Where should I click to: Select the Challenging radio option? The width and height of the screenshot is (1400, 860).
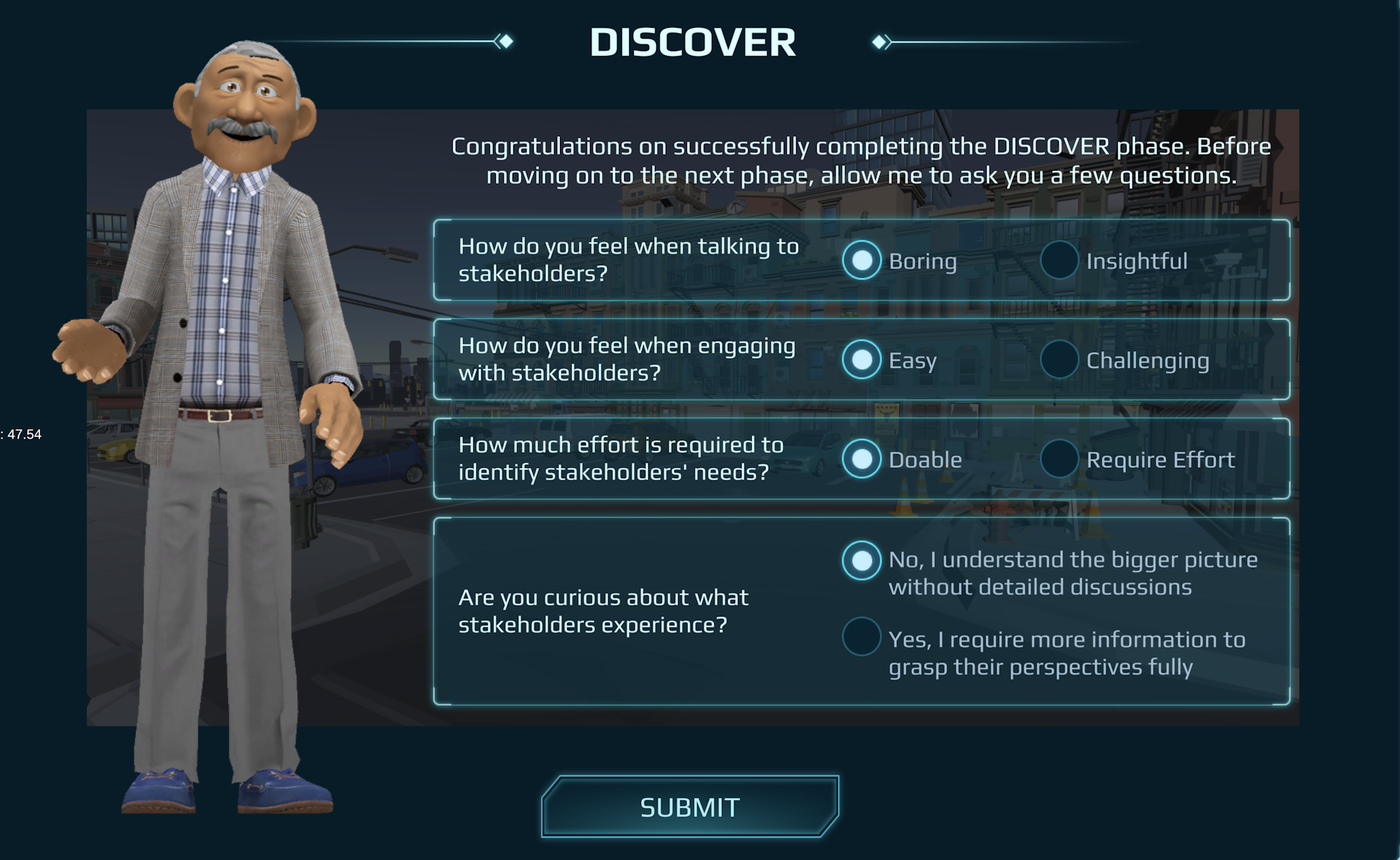pos(1059,359)
